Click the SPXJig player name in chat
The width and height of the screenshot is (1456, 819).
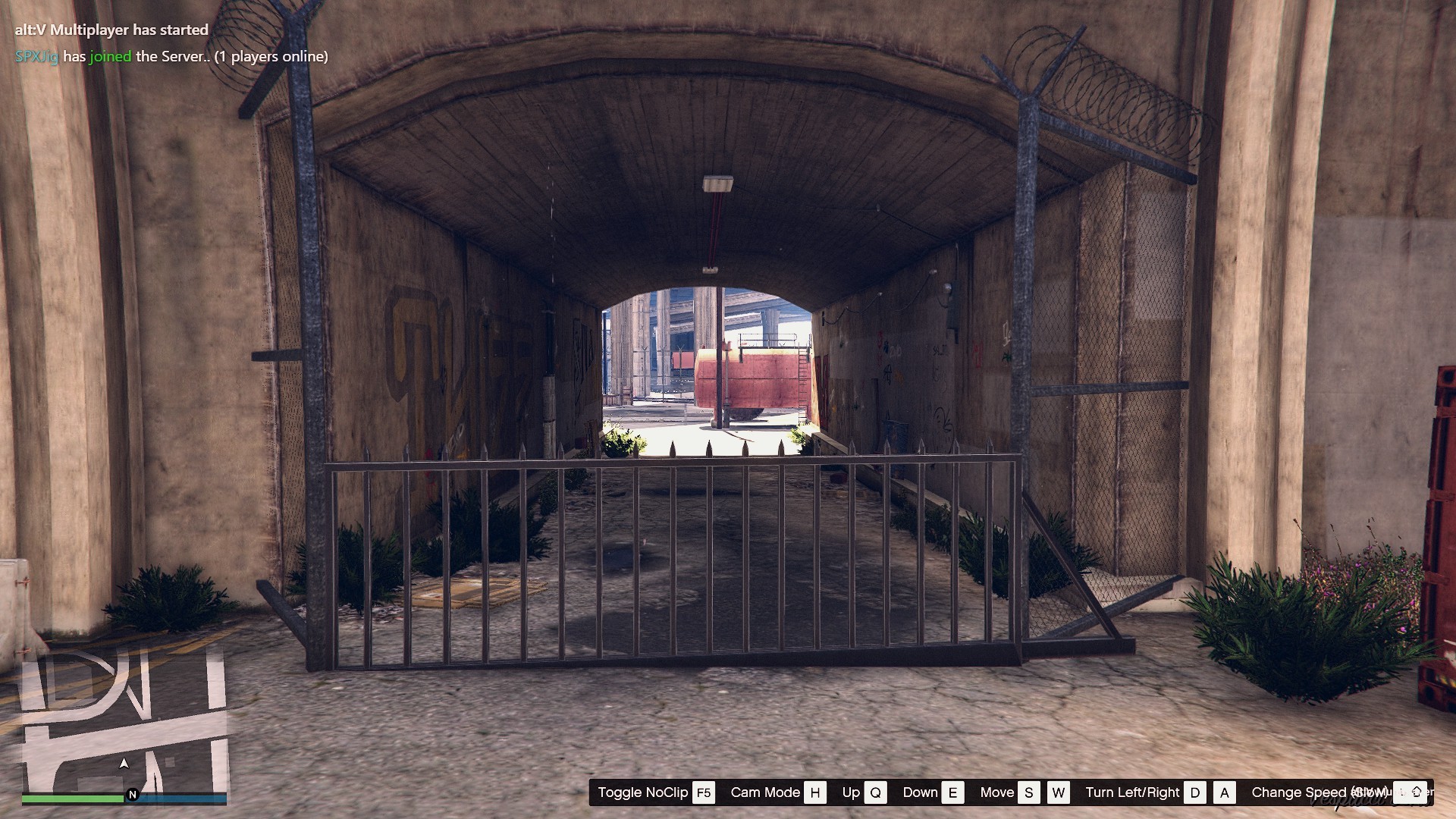[36, 56]
